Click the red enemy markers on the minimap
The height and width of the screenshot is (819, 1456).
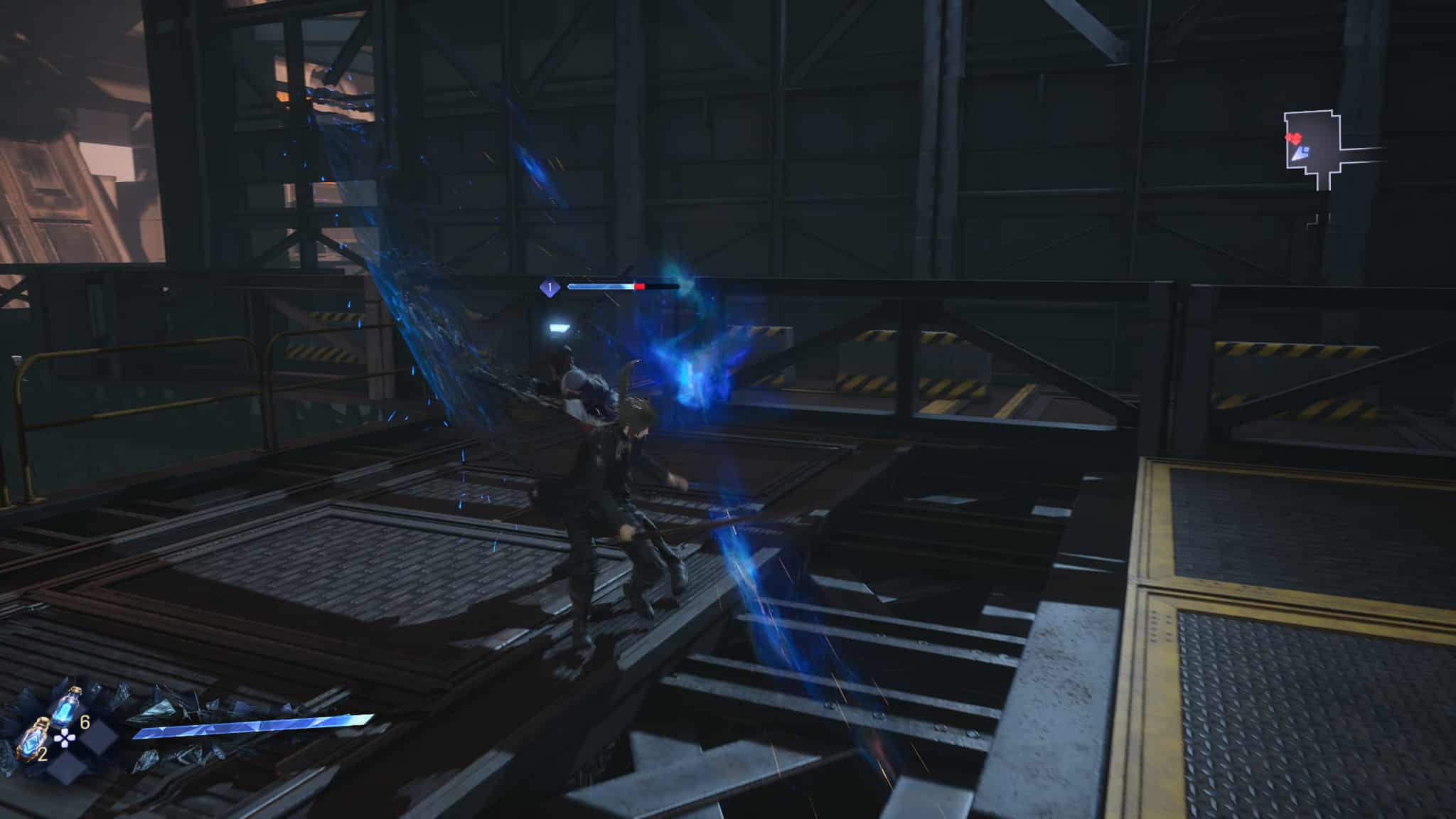(1293, 138)
